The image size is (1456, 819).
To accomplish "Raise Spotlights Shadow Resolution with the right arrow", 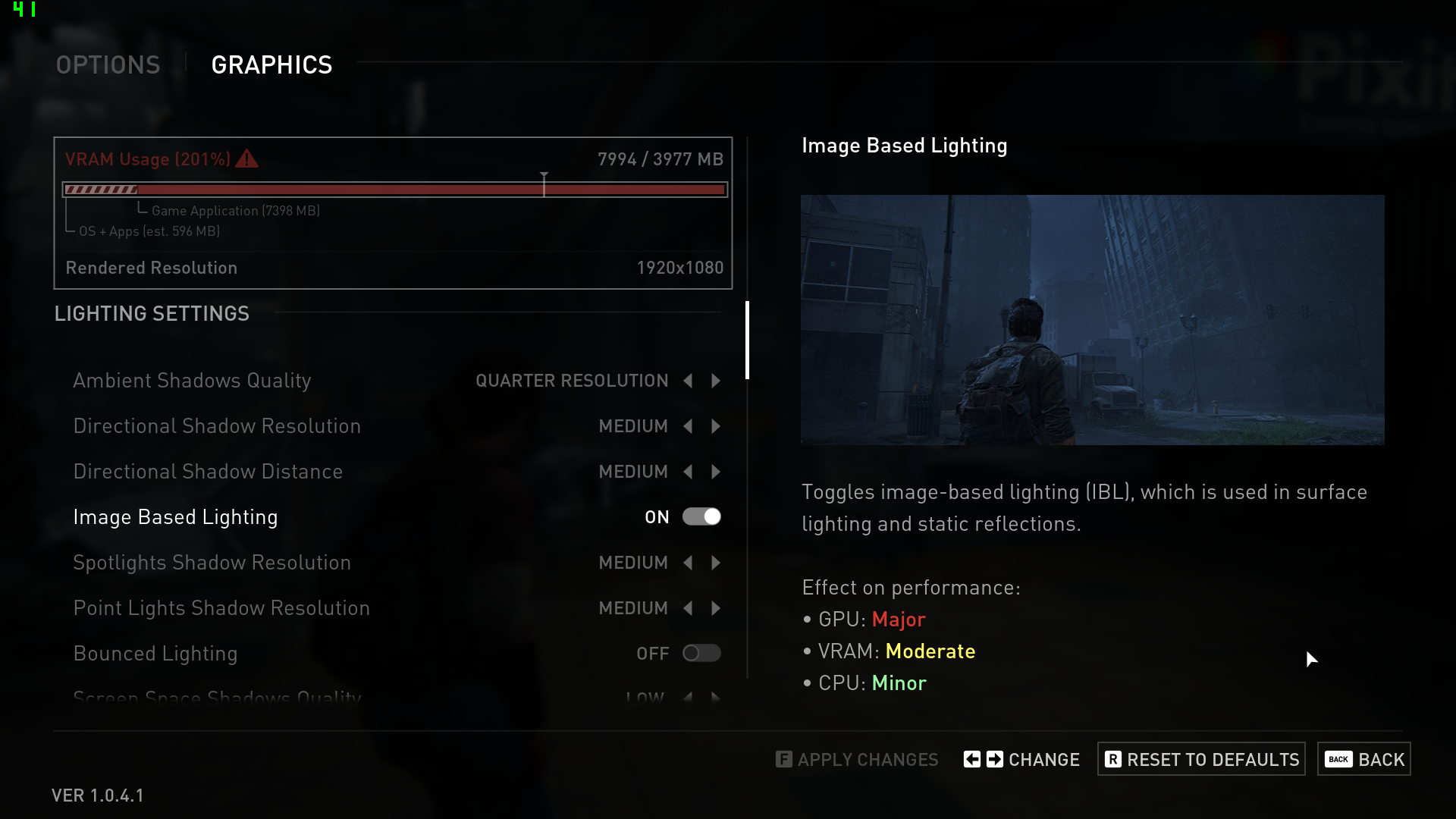I will (x=716, y=563).
